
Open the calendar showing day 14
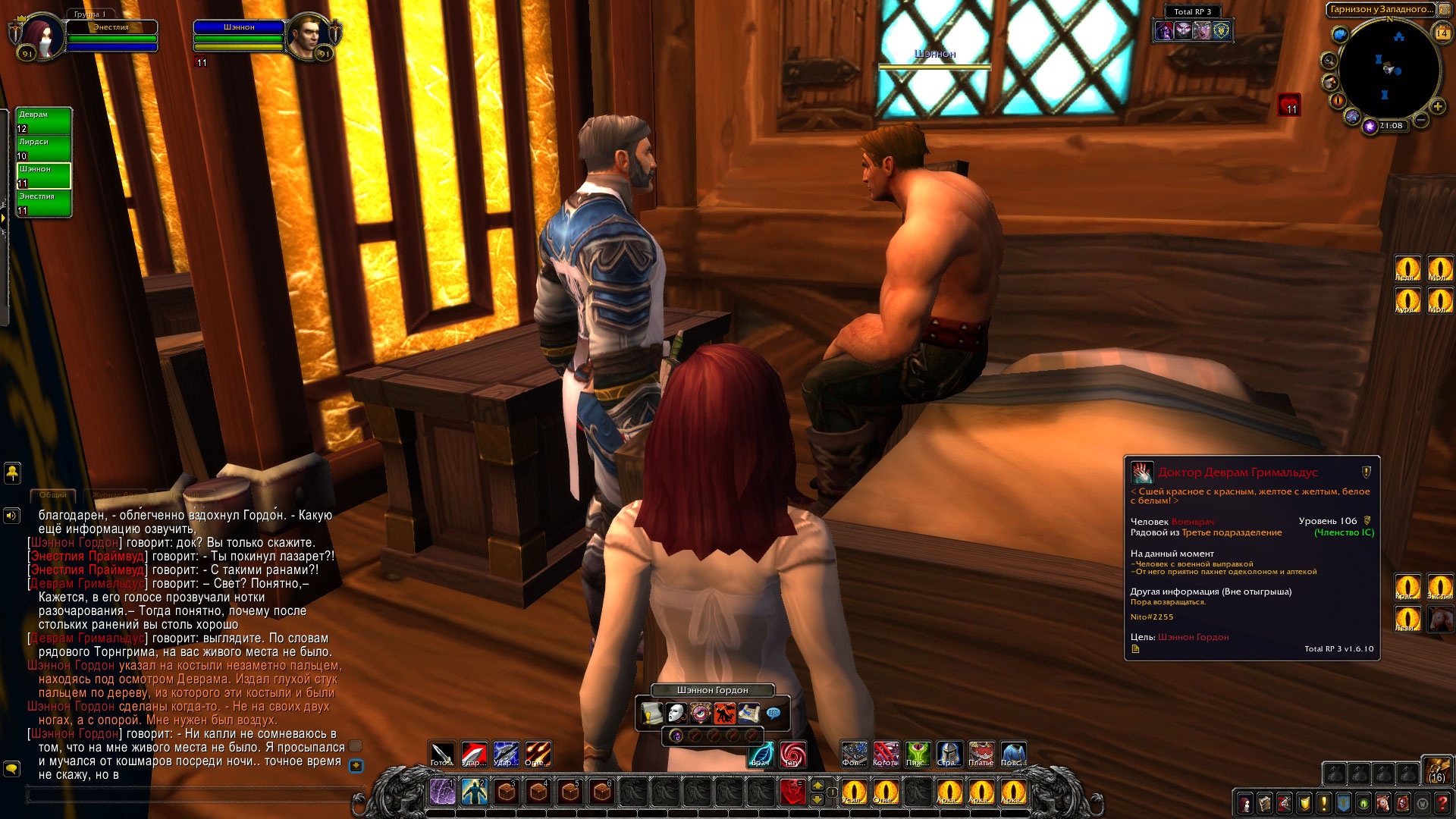click(1442, 33)
